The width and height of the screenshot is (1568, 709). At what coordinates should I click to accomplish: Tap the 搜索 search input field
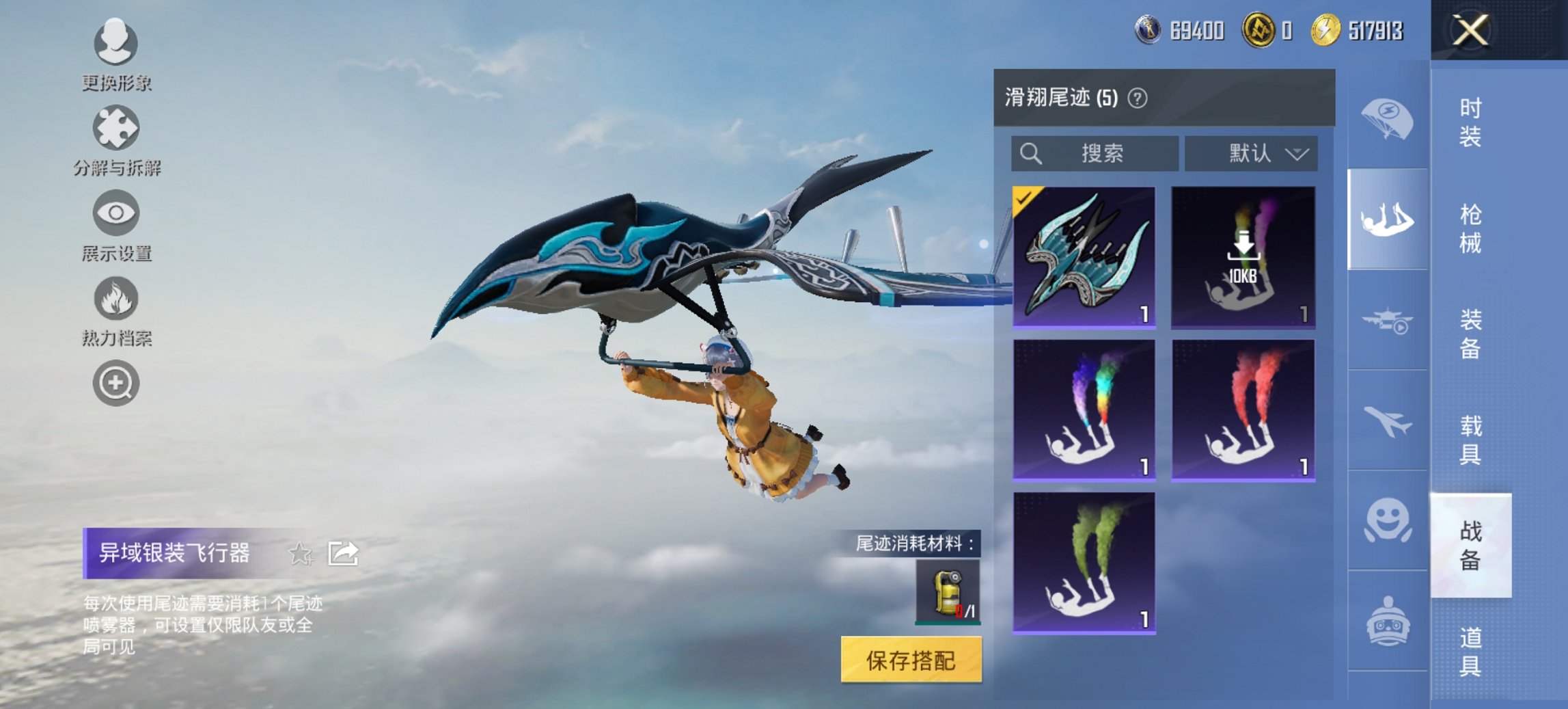click(1093, 154)
